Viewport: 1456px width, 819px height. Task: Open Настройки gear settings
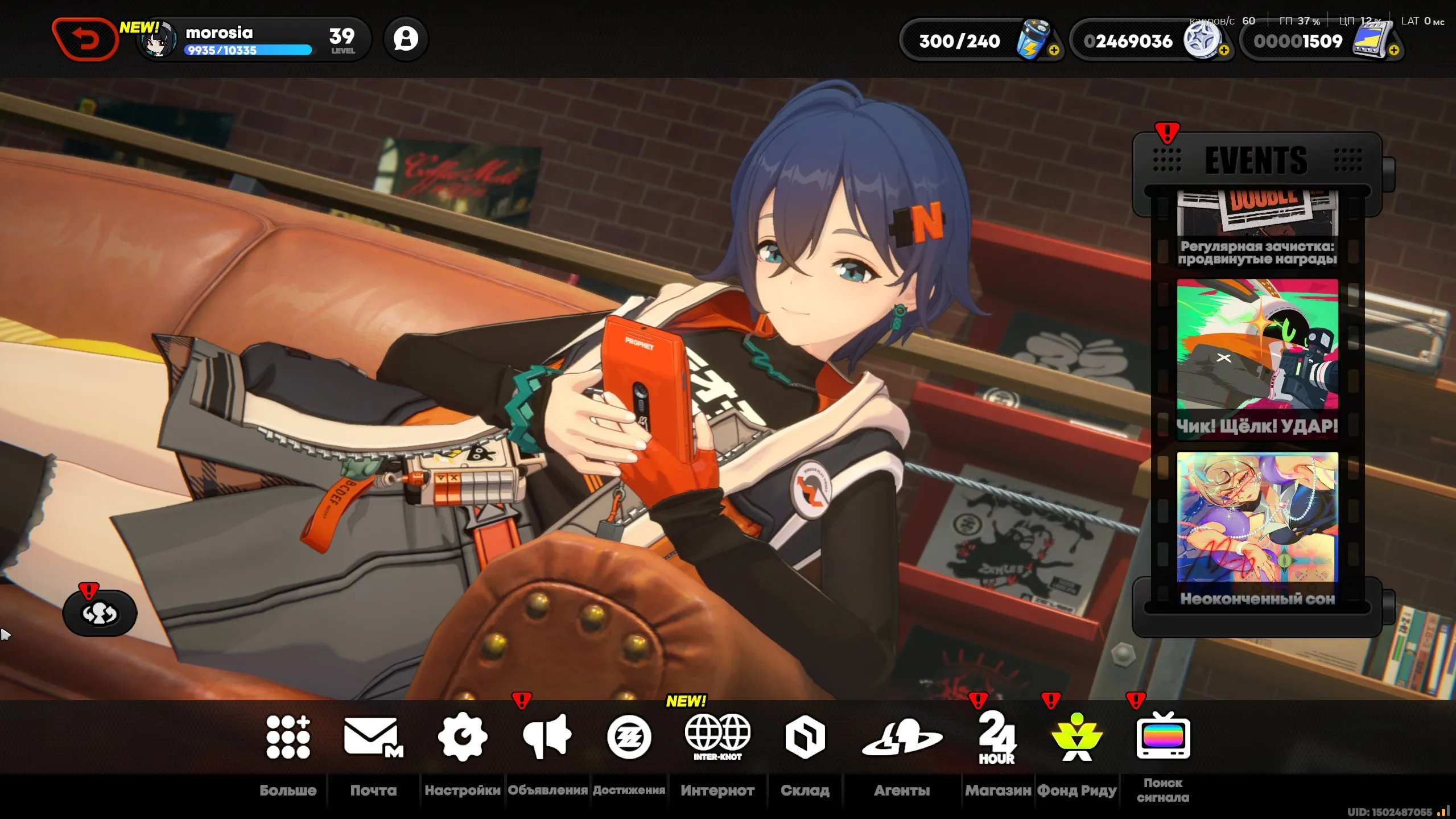pos(463,738)
